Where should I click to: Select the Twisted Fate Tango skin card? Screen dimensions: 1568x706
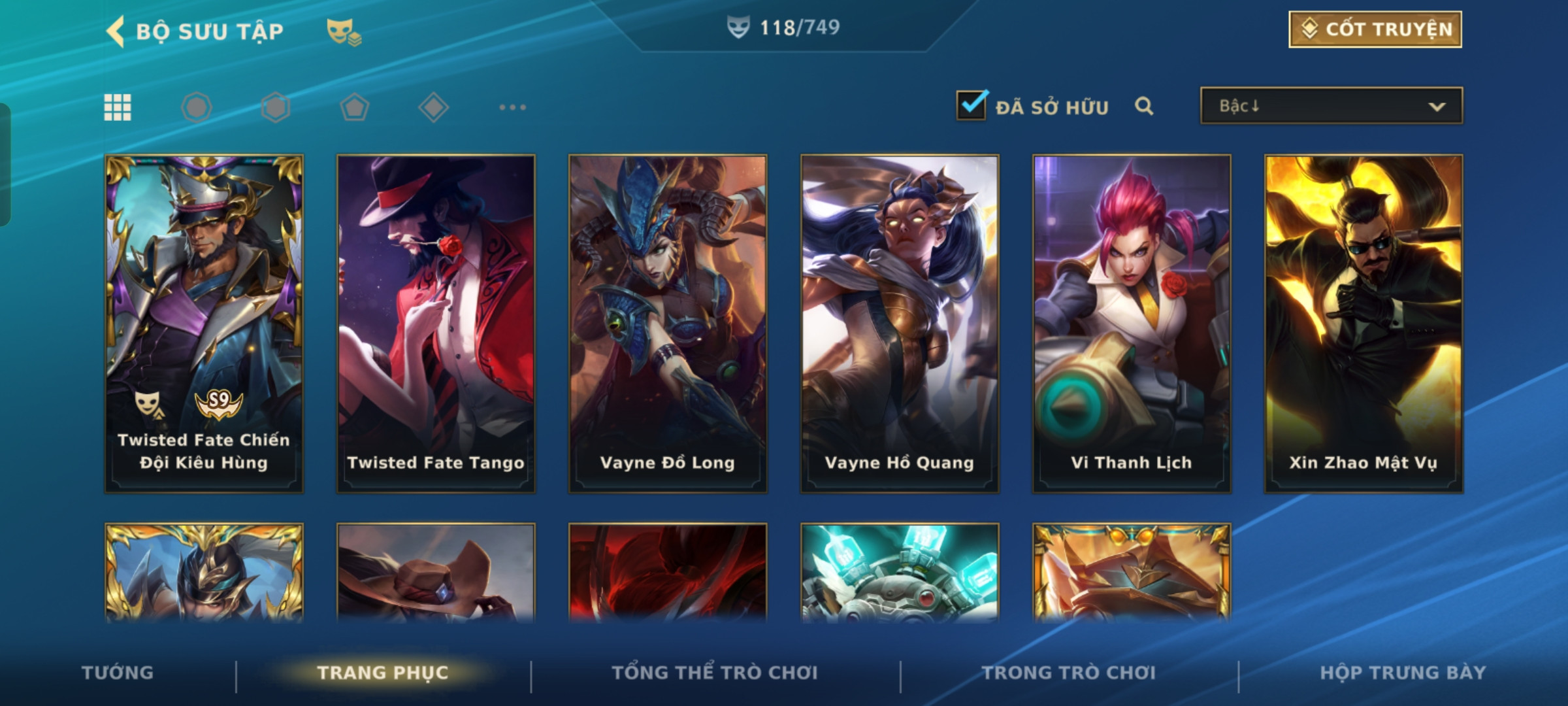[436, 324]
